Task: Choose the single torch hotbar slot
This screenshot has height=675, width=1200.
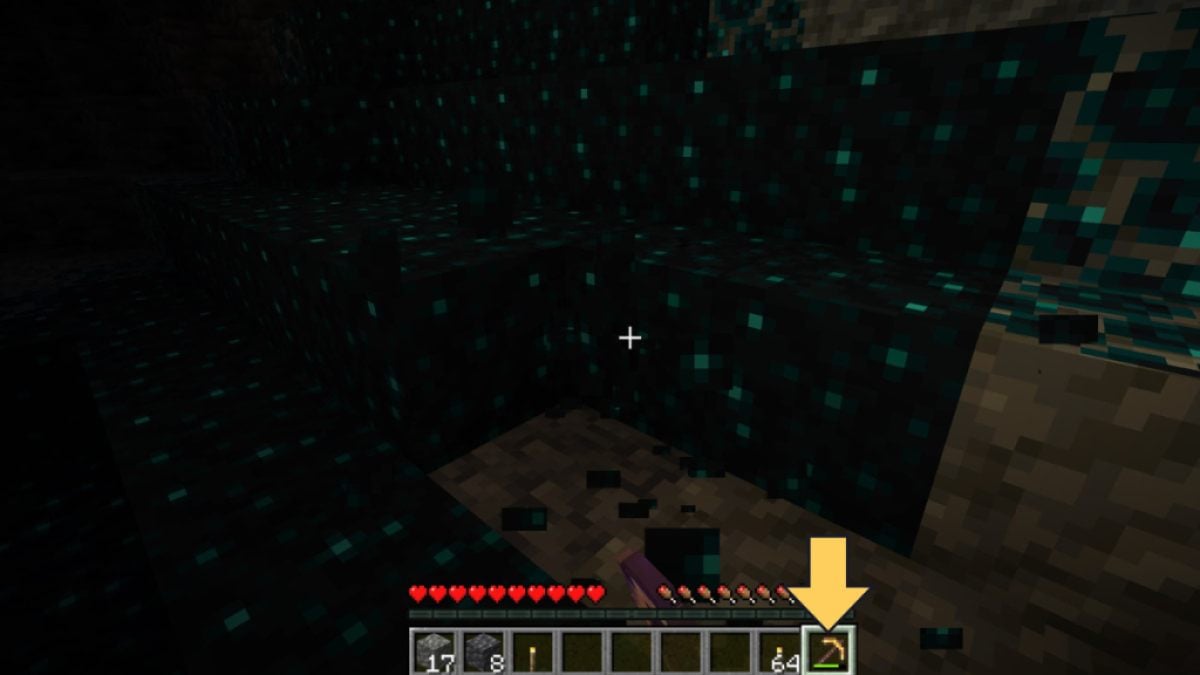Action: tap(532, 652)
